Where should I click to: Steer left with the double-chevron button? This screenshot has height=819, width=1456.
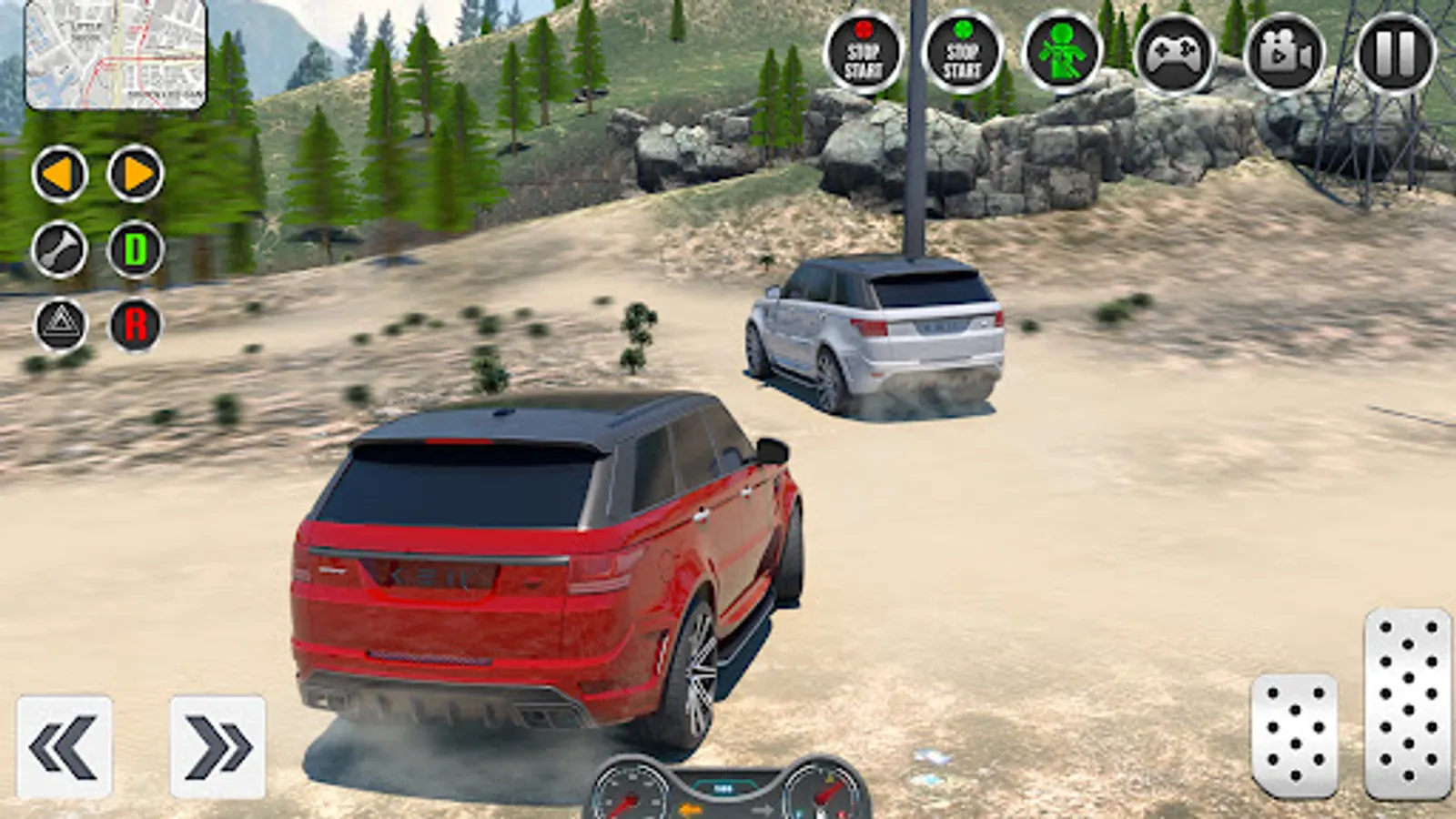[65, 747]
